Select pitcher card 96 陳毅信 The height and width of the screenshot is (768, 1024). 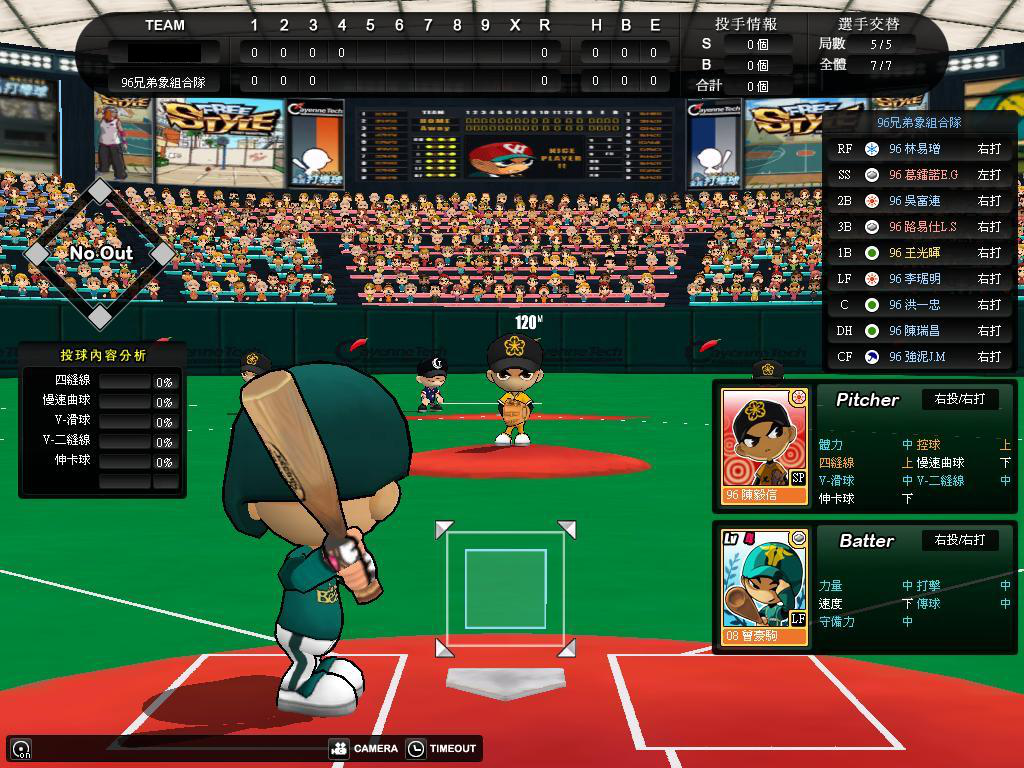point(765,447)
